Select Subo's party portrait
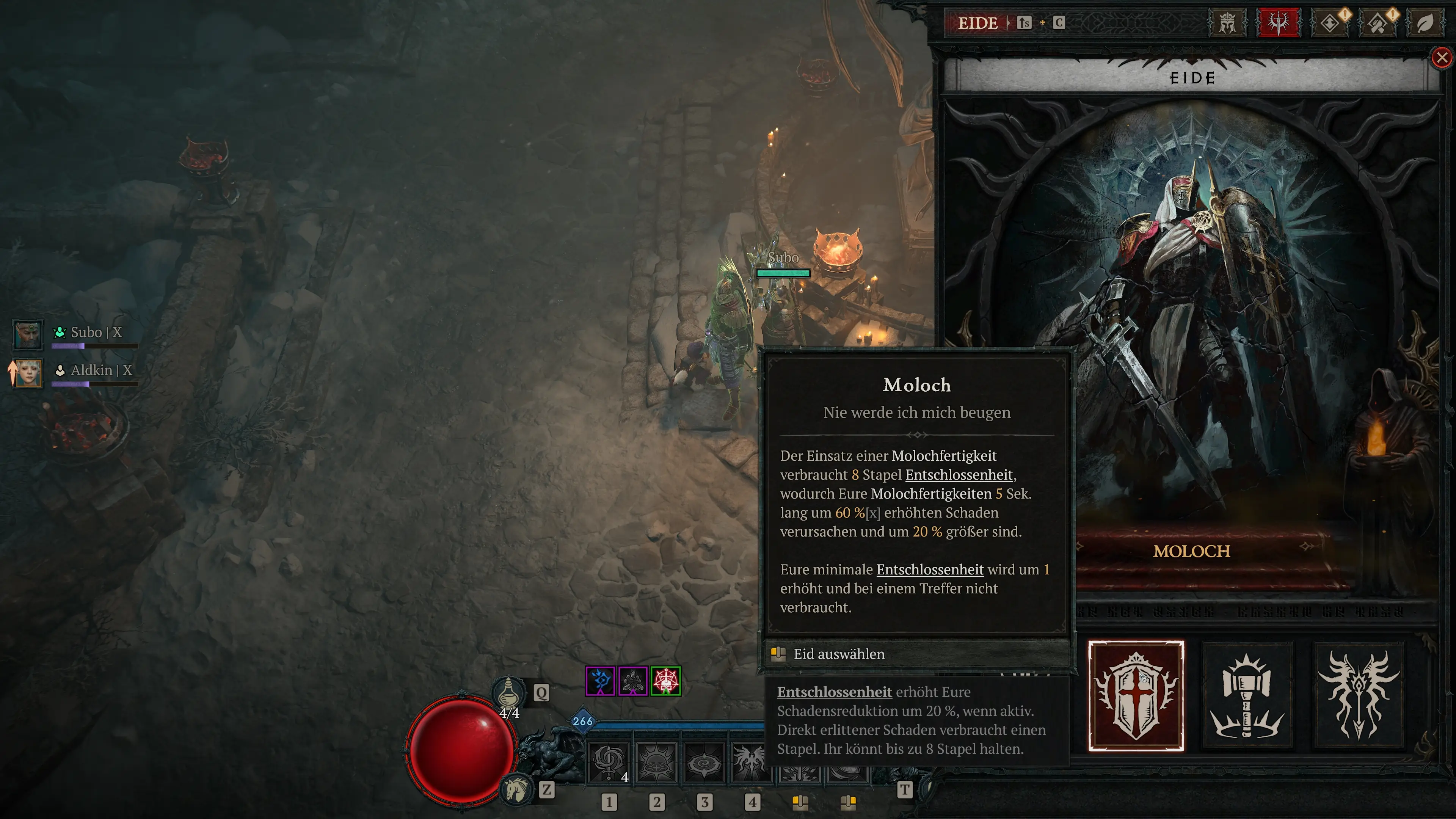The image size is (1456, 819). [x=27, y=334]
